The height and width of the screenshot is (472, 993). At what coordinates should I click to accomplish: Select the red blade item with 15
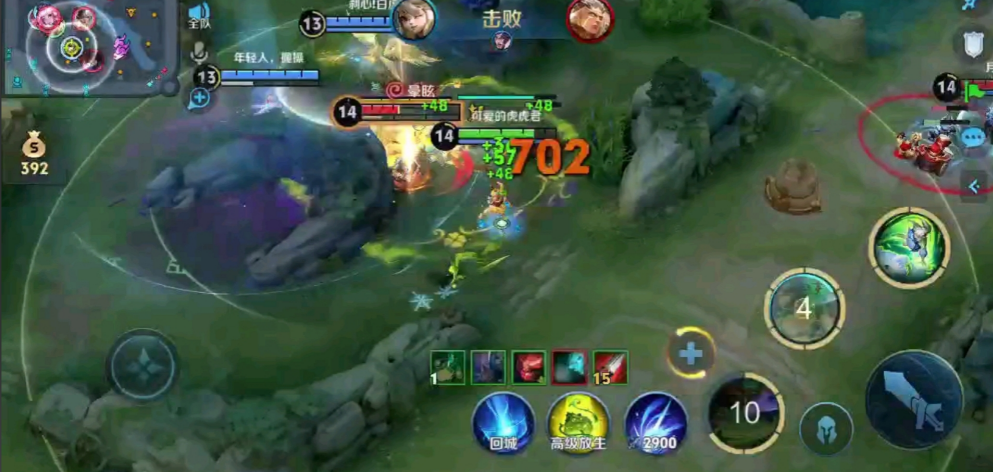610,367
